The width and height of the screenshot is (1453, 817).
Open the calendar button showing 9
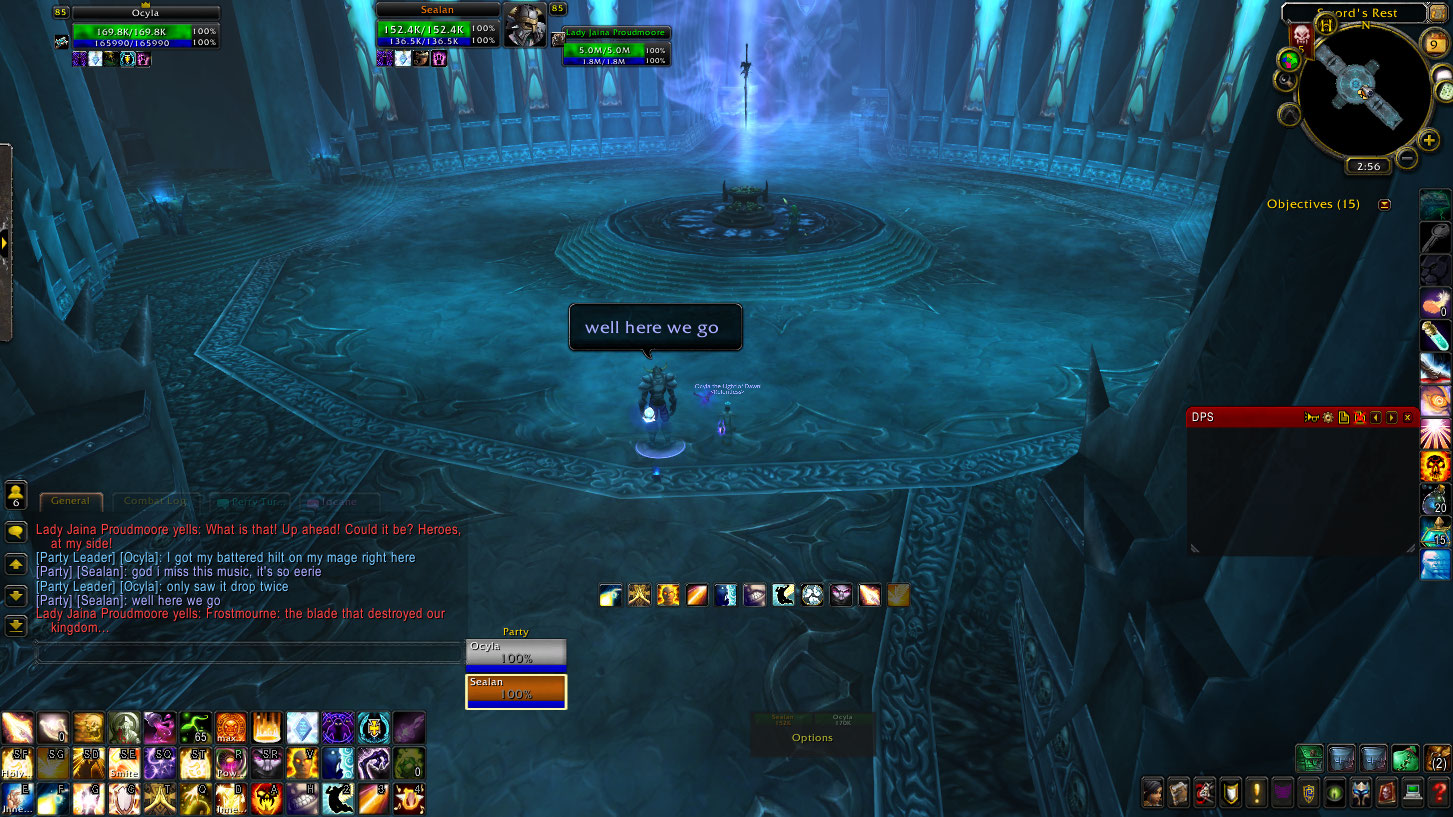[x=1437, y=45]
